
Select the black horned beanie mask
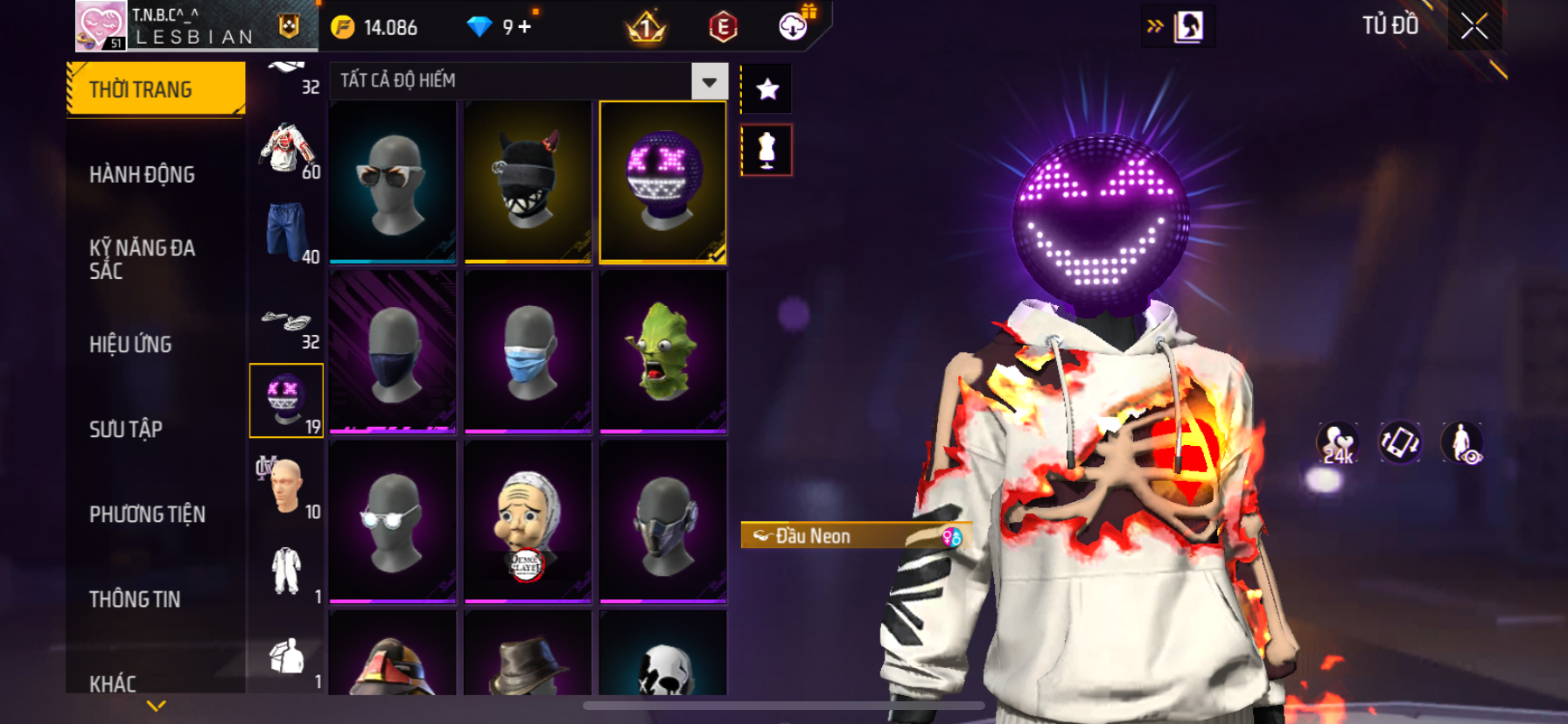[528, 182]
